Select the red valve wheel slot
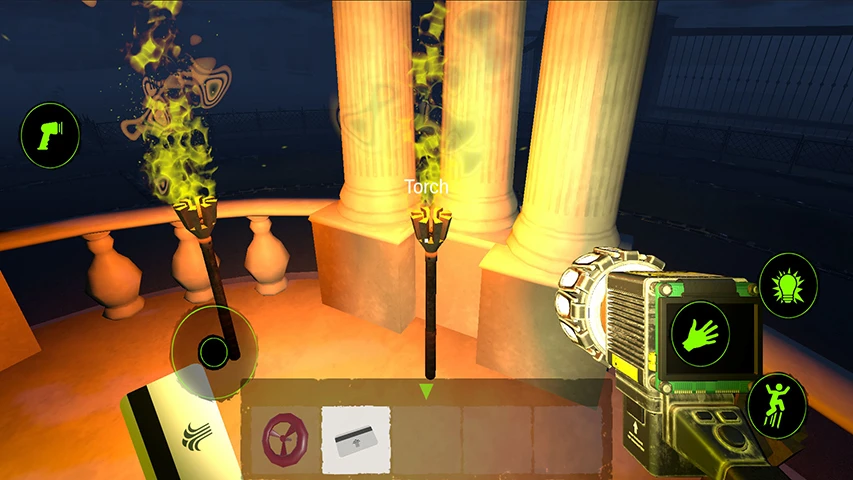The image size is (853, 480). point(281,439)
